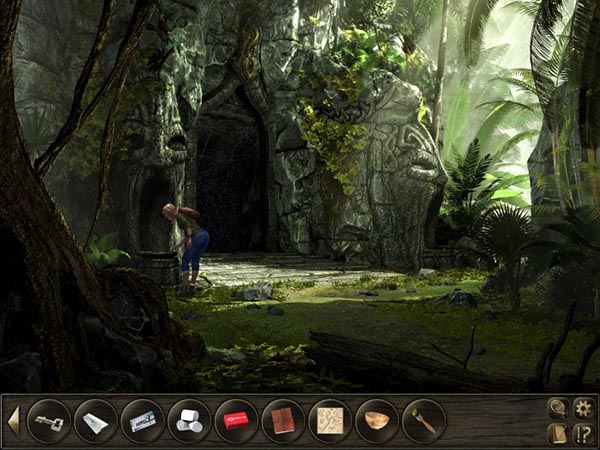Open the hints question mark button
The image size is (600, 450).
pos(584,433)
